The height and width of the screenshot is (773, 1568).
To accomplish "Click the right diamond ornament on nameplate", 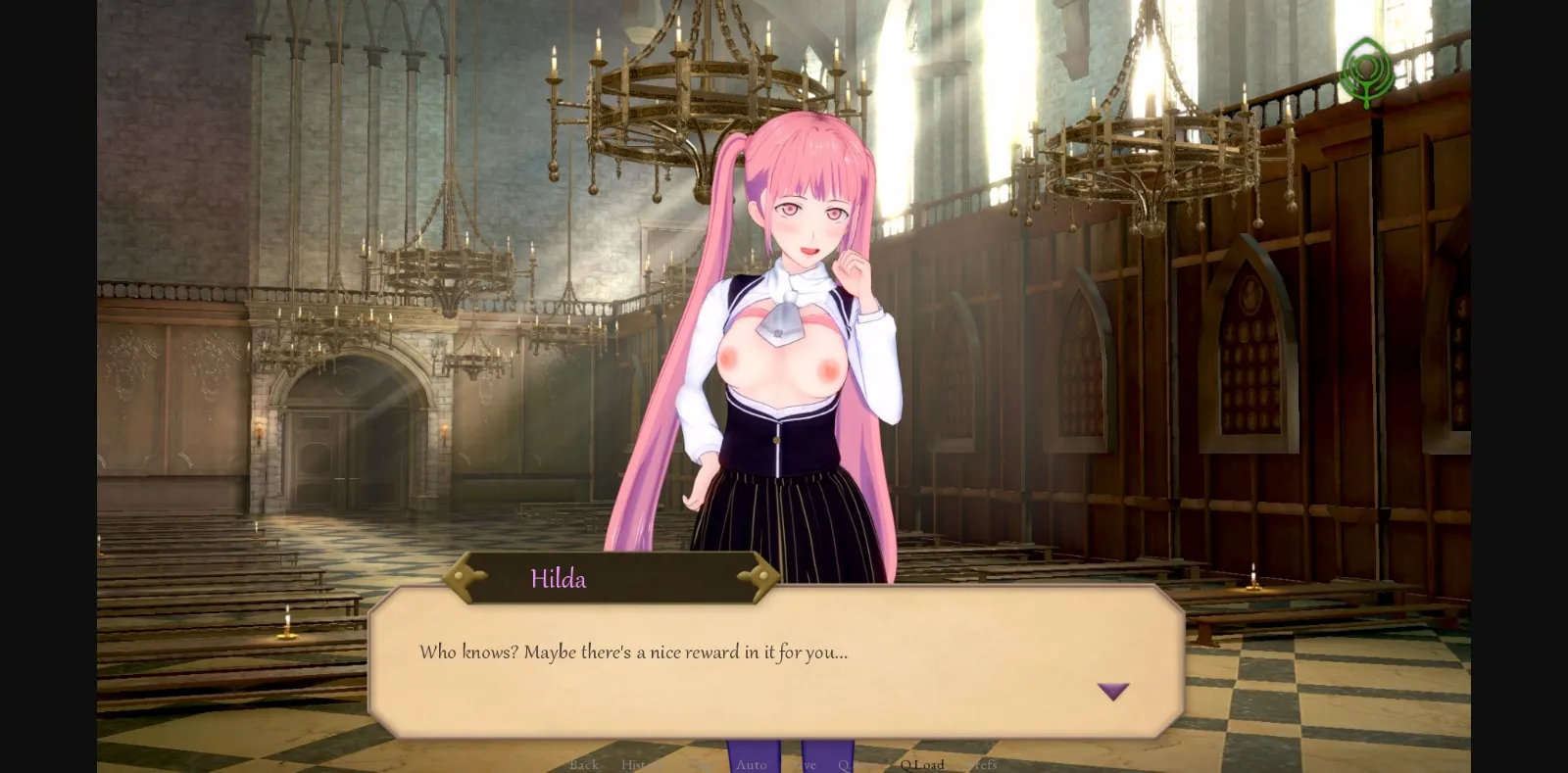I will click(x=763, y=577).
